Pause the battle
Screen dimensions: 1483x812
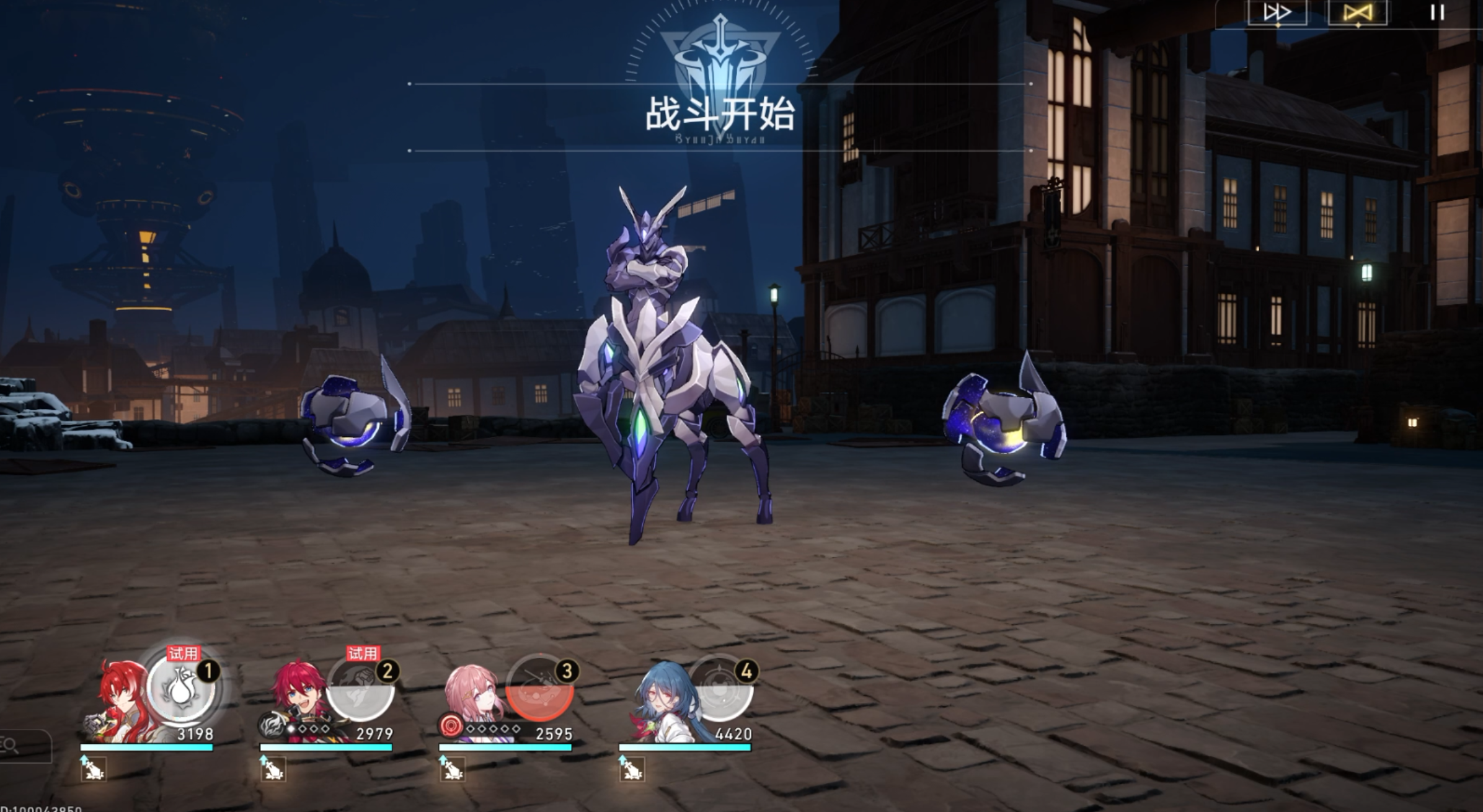1437,12
